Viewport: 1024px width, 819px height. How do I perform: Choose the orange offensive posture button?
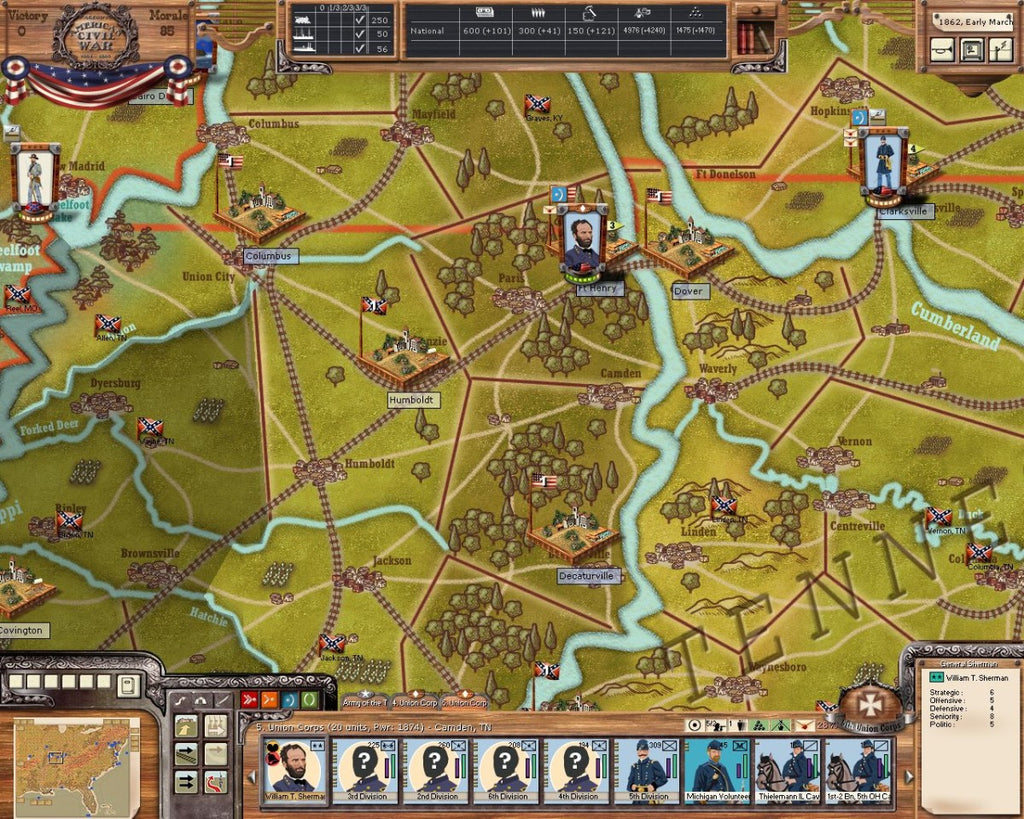[269, 699]
